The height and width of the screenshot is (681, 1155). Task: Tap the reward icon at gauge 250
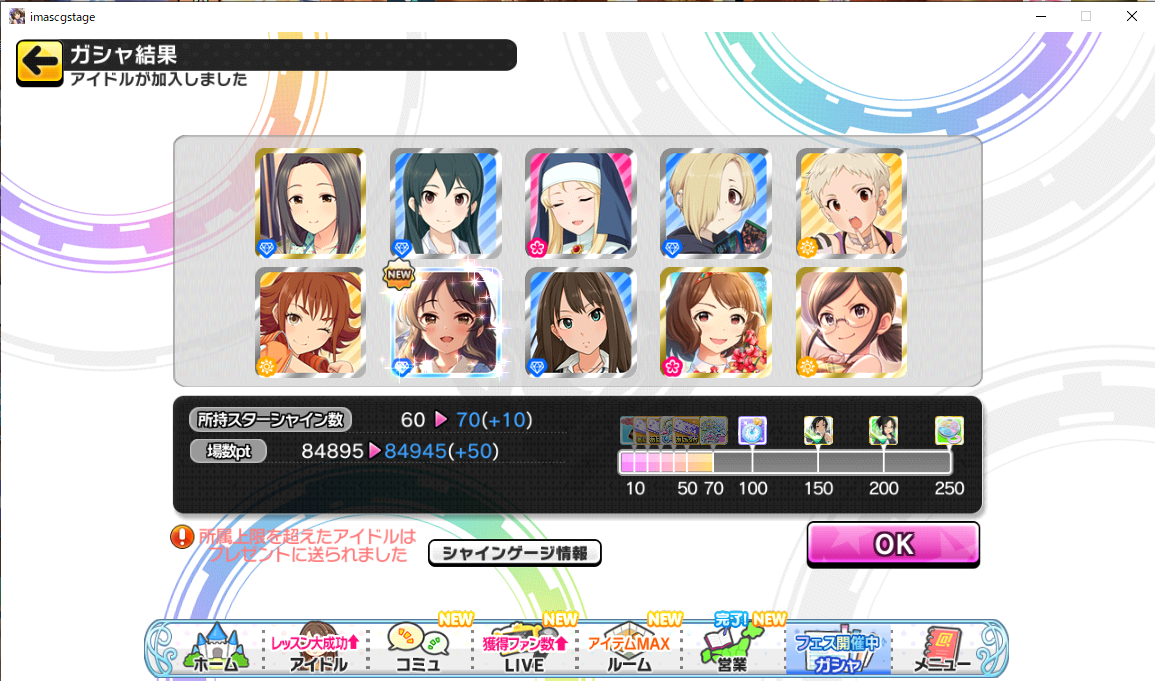coord(949,431)
